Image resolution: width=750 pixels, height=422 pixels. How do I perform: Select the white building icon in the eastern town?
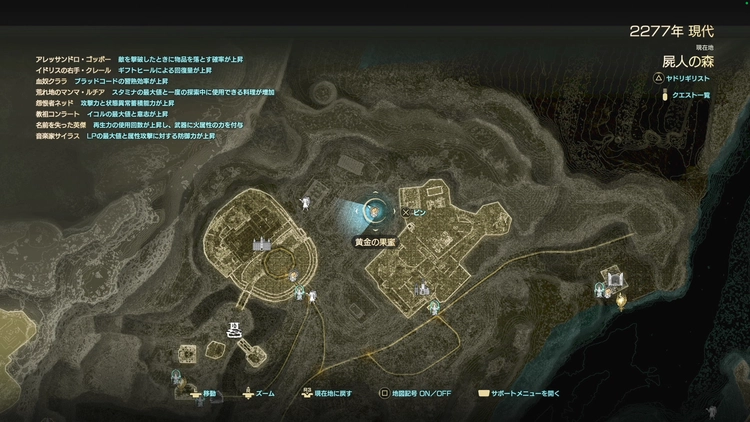[423, 290]
